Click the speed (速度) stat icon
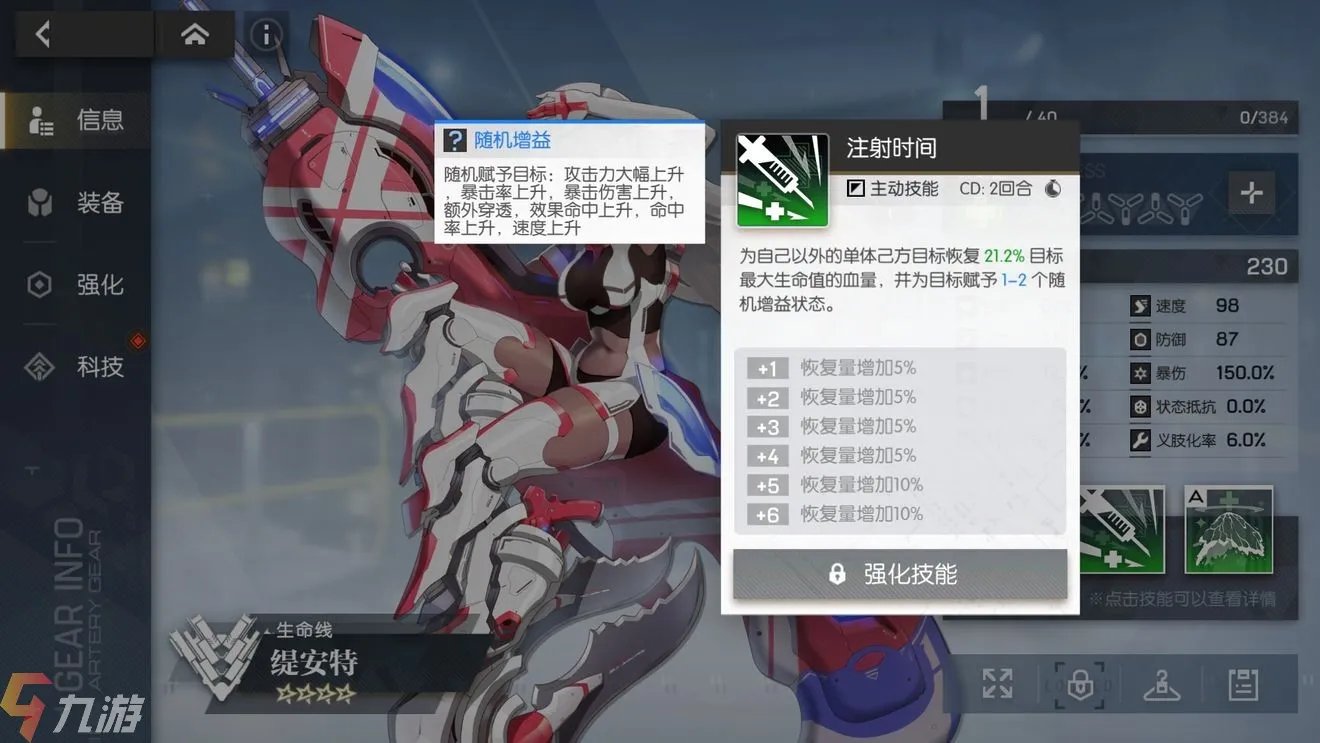 [x=1142, y=306]
